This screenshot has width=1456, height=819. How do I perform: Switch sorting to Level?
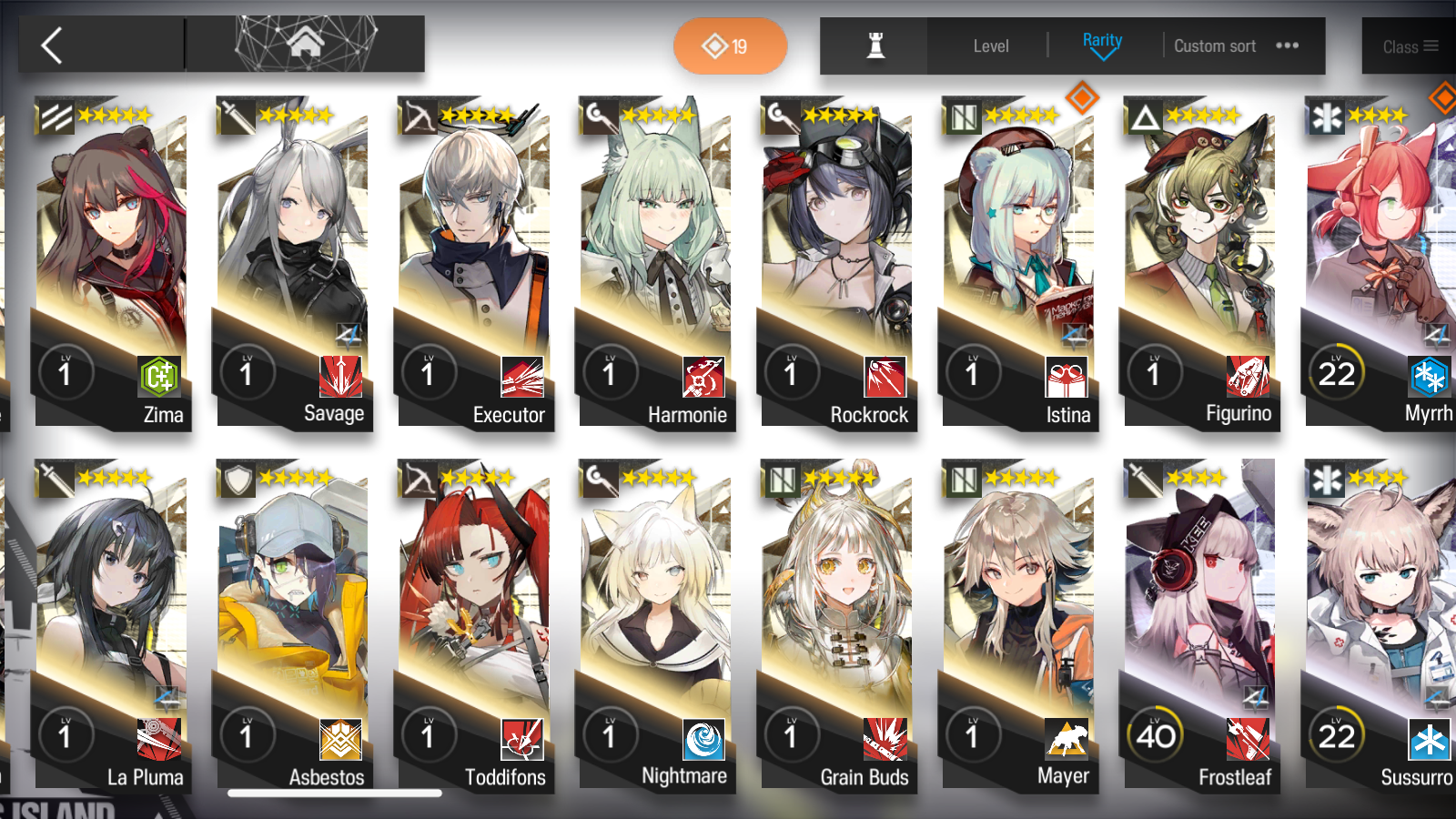click(x=992, y=45)
